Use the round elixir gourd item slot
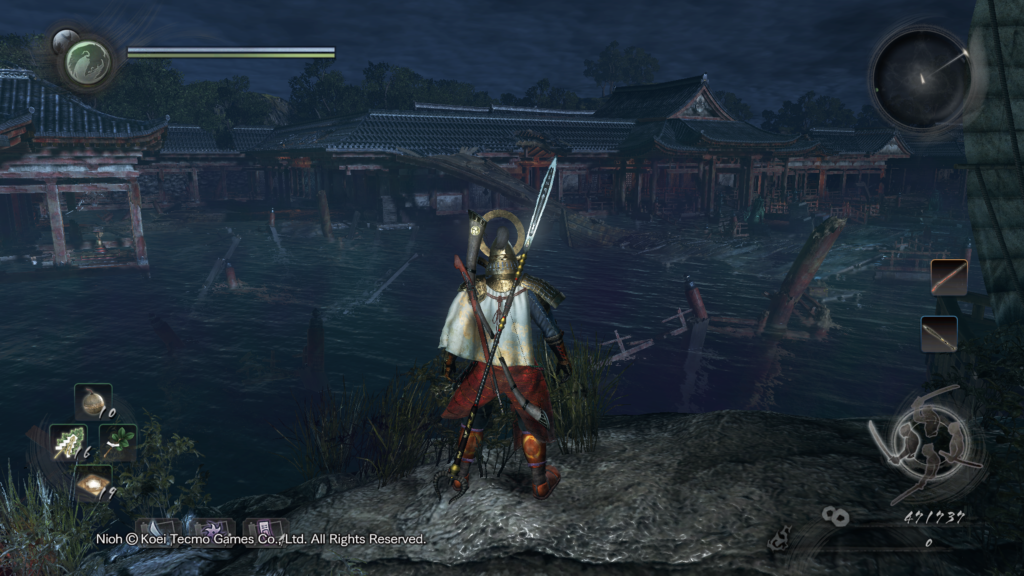This screenshot has height=576, width=1024. point(93,402)
